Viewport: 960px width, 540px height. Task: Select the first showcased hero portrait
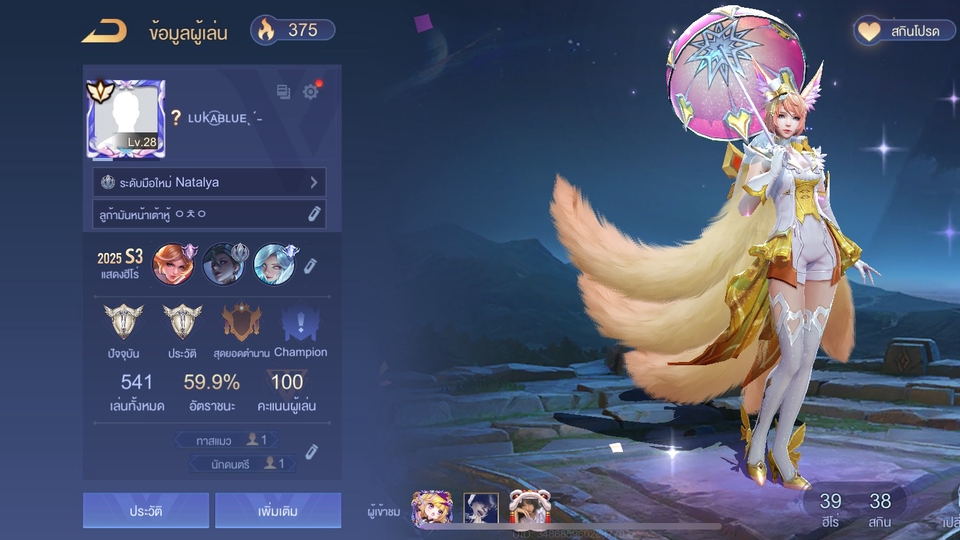point(174,264)
